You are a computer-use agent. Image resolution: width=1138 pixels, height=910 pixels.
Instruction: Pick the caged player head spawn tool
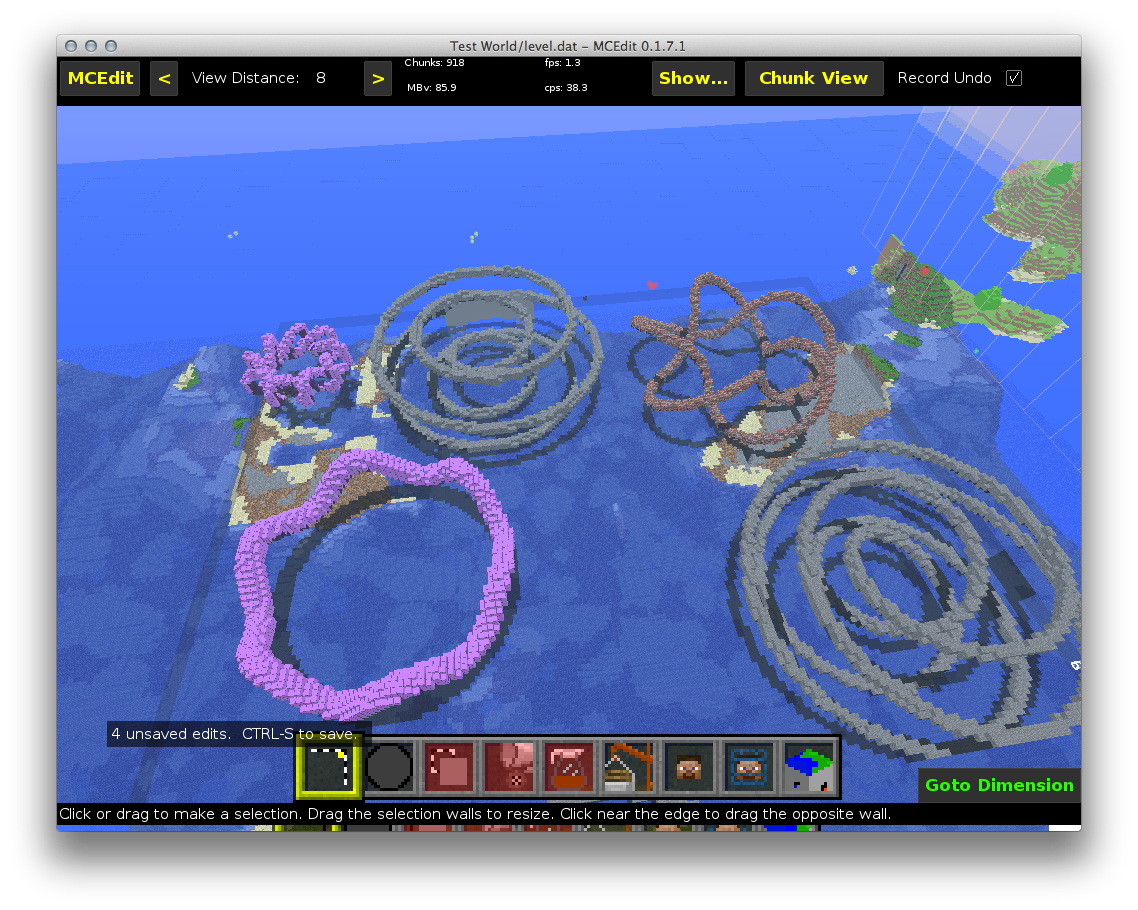pos(749,769)
